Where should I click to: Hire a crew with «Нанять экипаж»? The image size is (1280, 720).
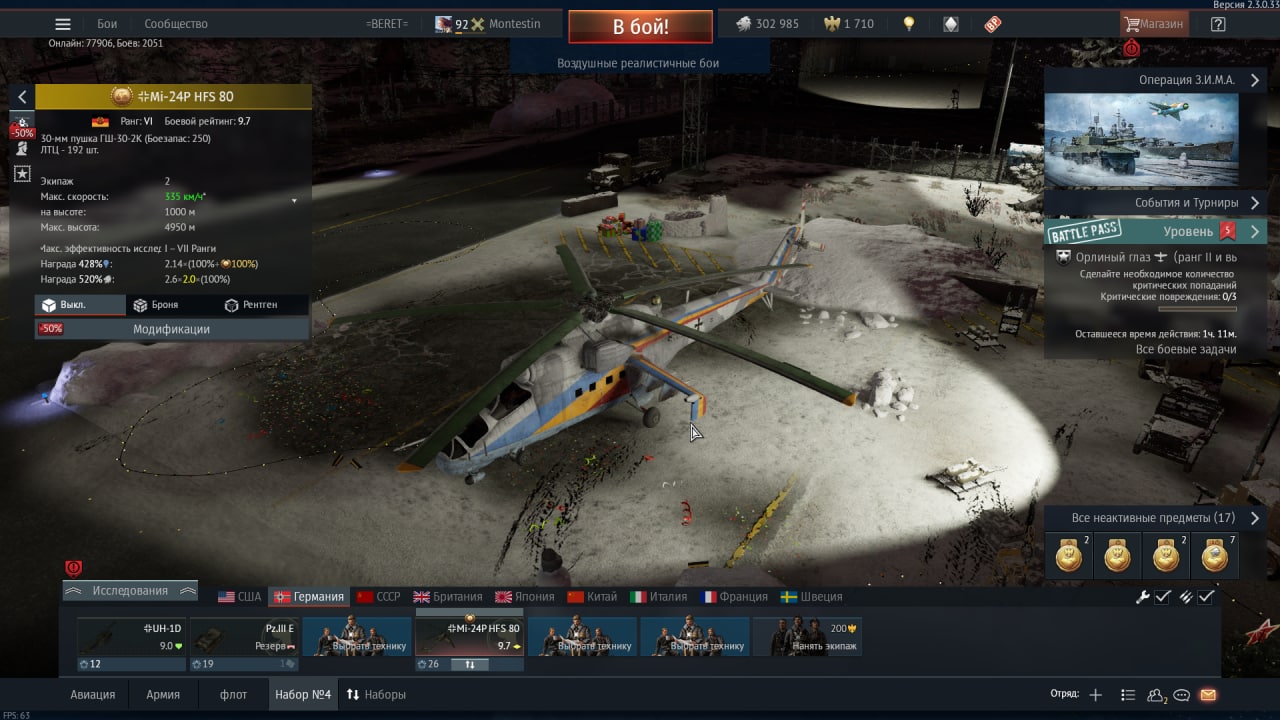pos(807,638)
